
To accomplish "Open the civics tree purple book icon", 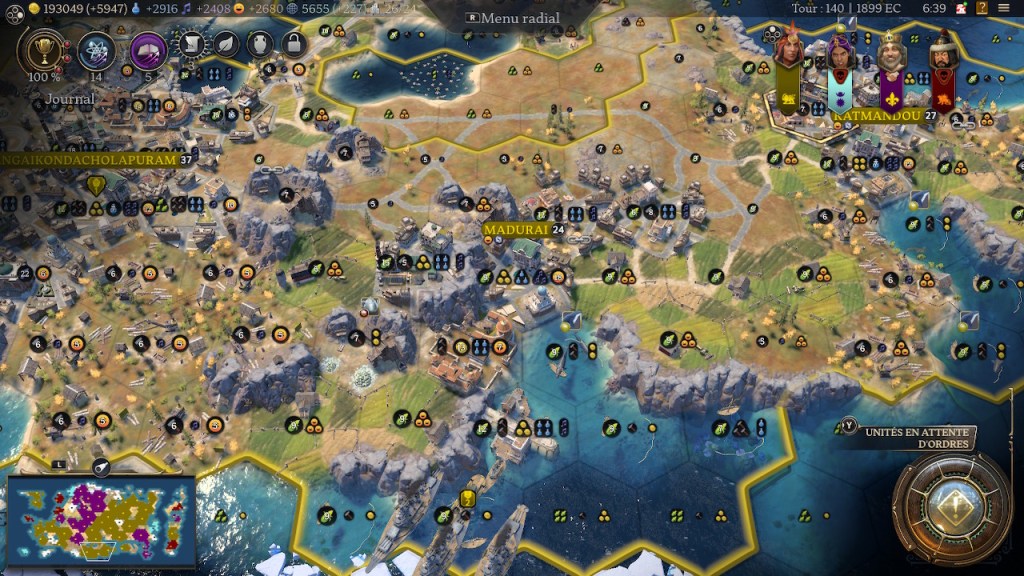I will (148, 48).
